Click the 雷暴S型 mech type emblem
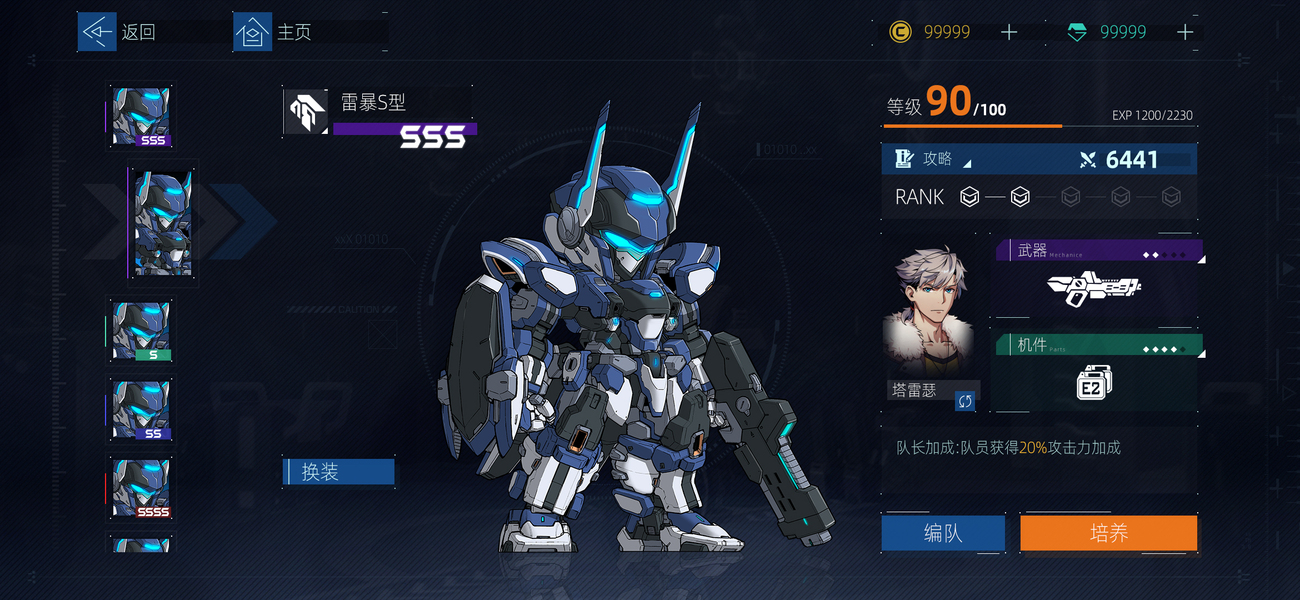This screenshot has width=1300, height=600. tap(306, 112)
